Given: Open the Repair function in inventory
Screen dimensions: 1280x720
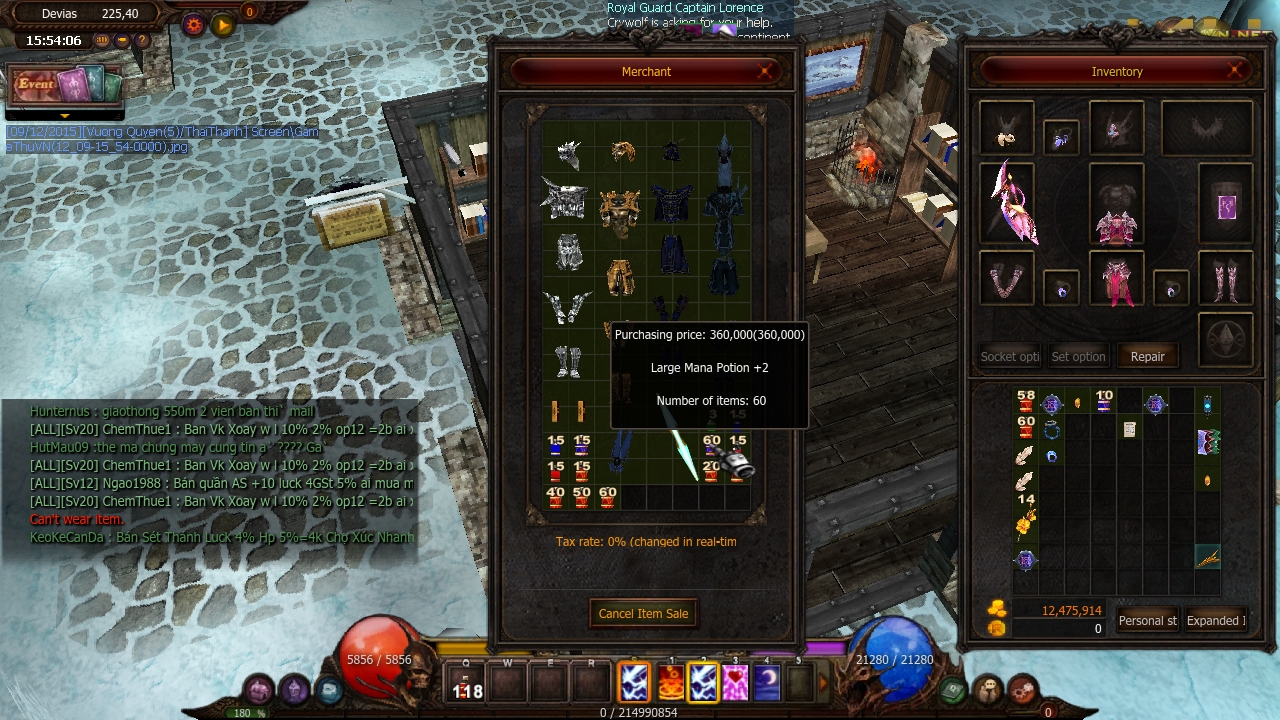Looking at the screenshot, I should (x=1147, y=356).
